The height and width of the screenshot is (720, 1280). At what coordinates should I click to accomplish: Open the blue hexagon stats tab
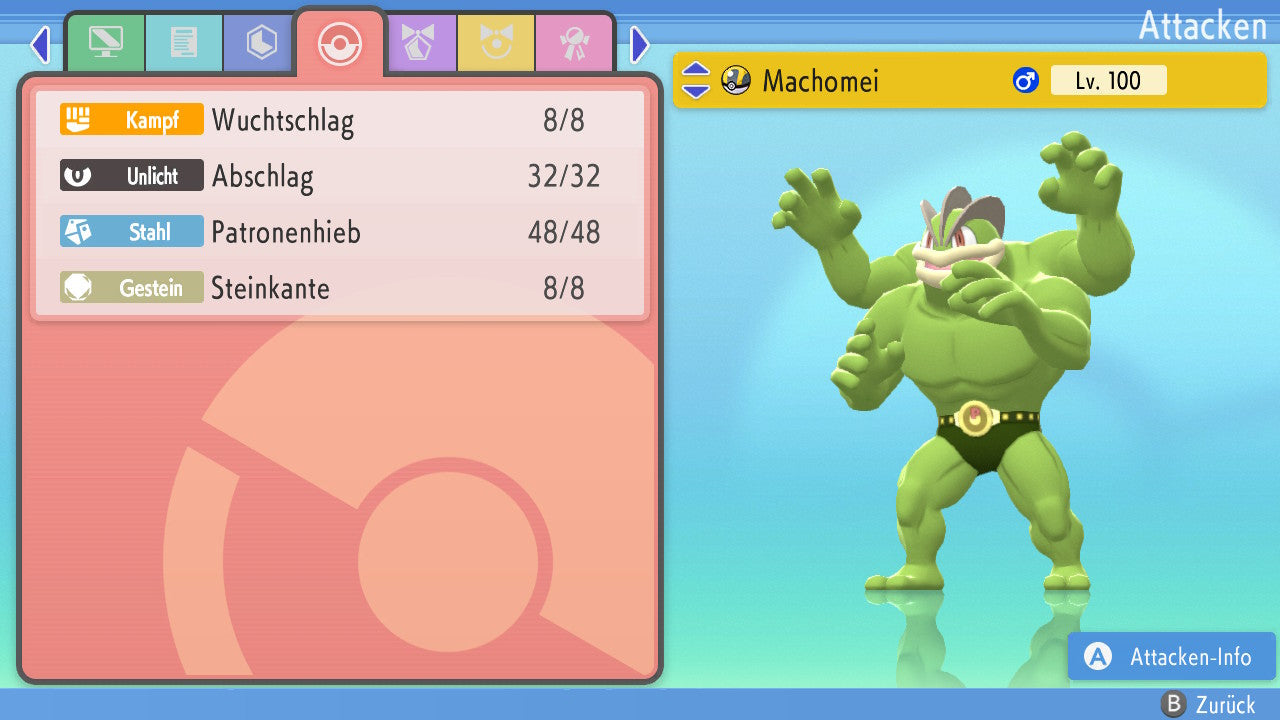[x=261, y=43]
